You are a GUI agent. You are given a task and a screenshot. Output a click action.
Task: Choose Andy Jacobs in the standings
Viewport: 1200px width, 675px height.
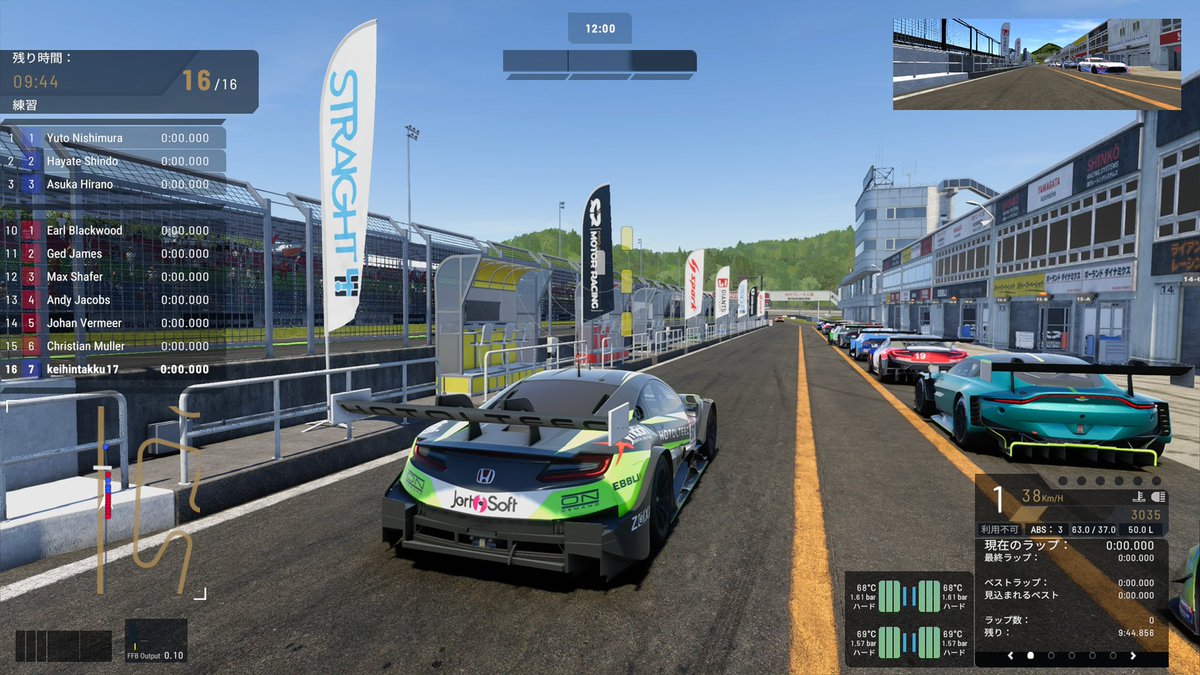coord(115,300)
